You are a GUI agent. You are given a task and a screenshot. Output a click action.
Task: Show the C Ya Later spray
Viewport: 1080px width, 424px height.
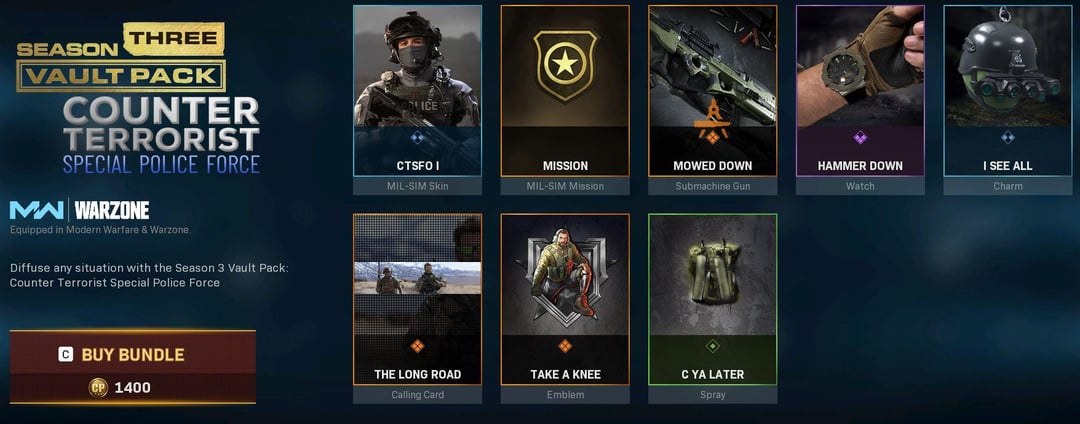coord(712,300)
